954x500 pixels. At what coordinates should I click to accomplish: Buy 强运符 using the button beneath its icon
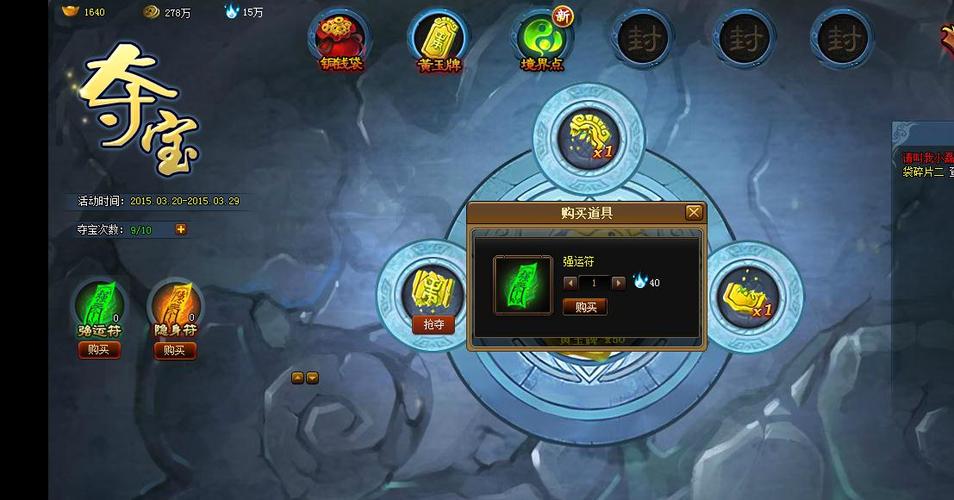pyautogui.click(x=98, y=349)
